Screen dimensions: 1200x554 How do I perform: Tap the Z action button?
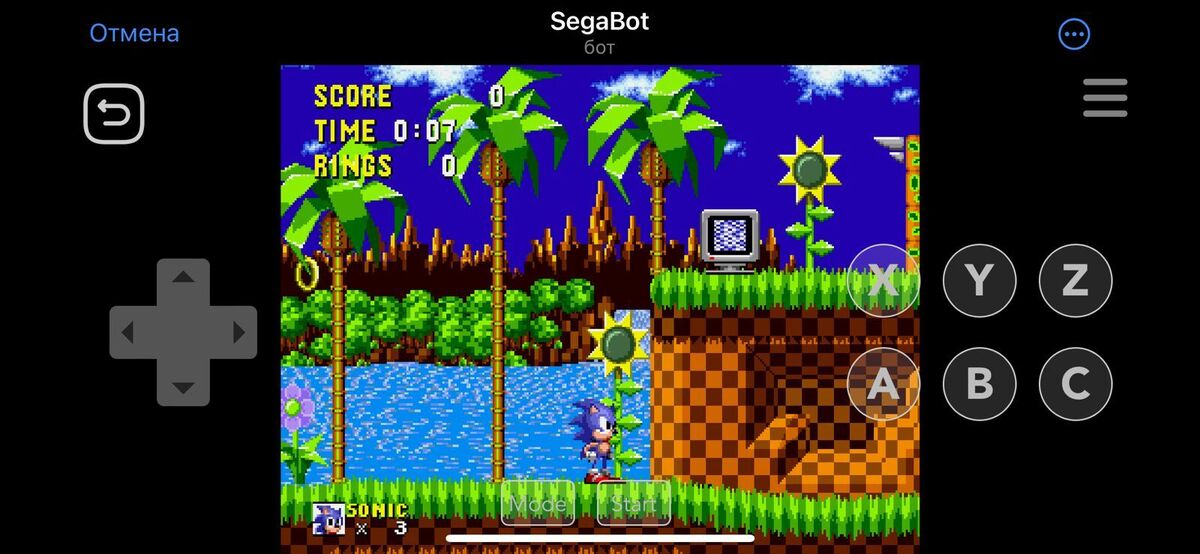pos(1075,281)
